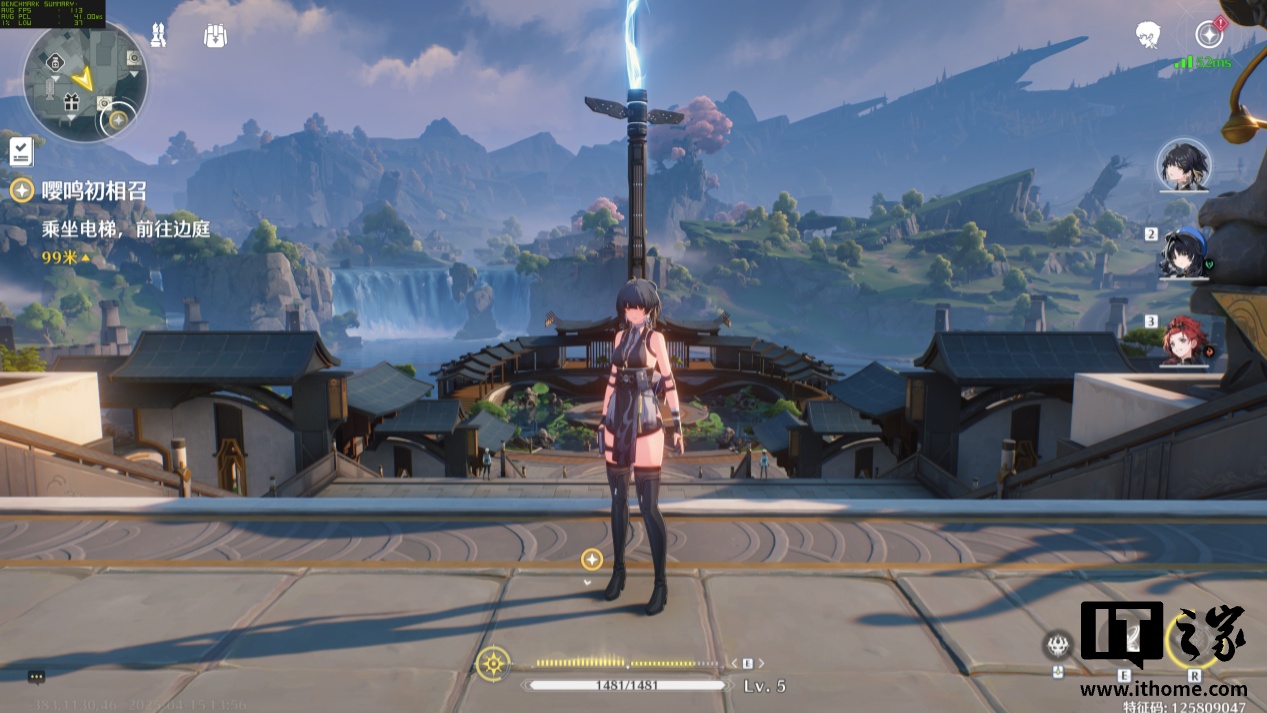Open the circular minimap
This screenshot has height=713, width=1267.
86,79
